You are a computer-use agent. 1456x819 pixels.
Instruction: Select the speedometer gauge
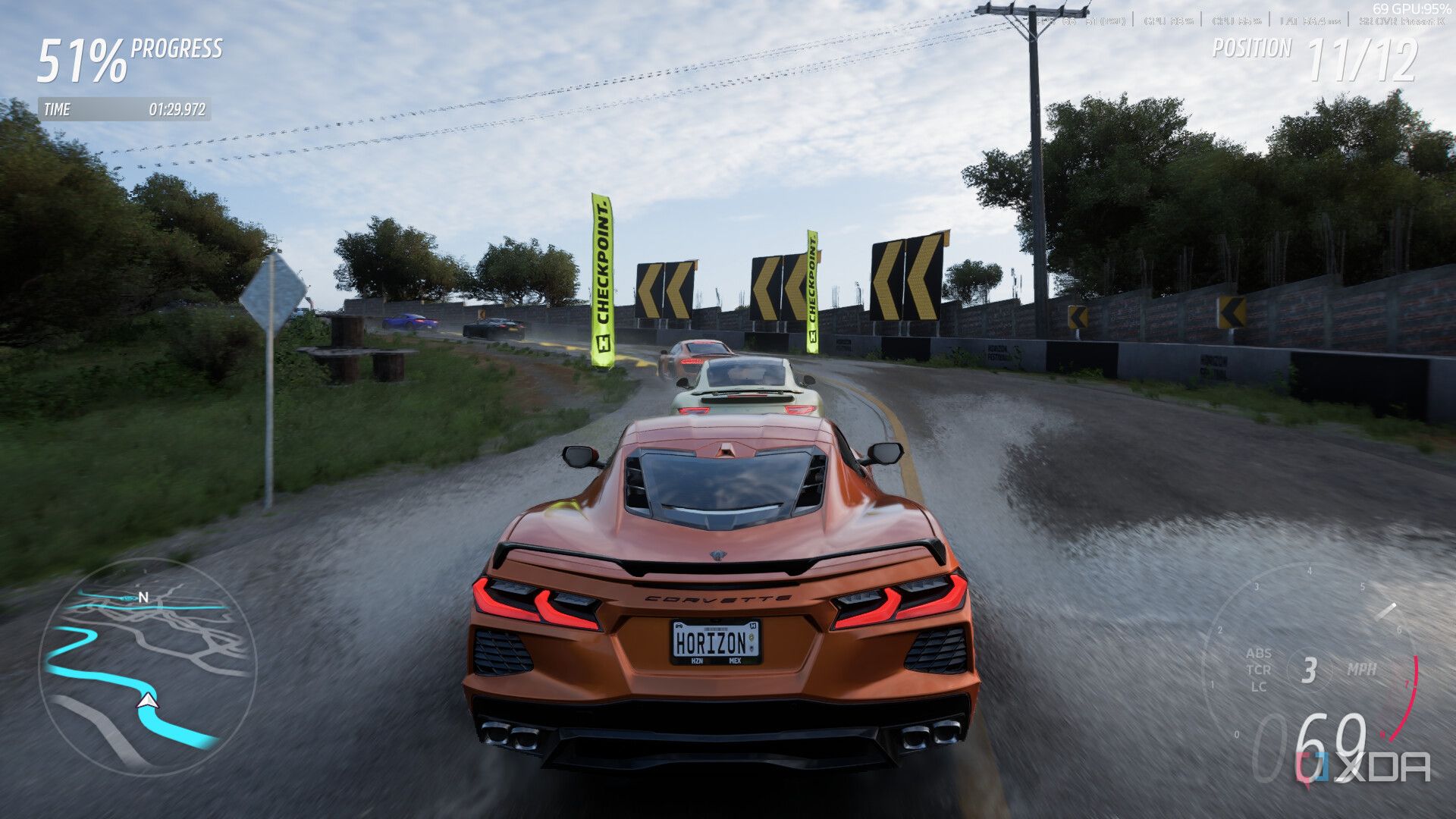tap(1321, 669)
